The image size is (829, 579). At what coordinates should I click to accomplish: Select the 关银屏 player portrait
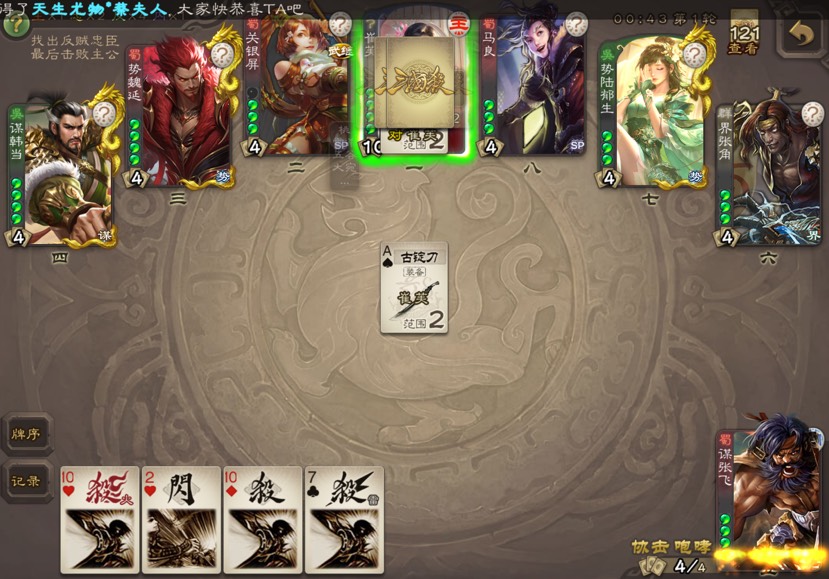(x=298, y=88)
